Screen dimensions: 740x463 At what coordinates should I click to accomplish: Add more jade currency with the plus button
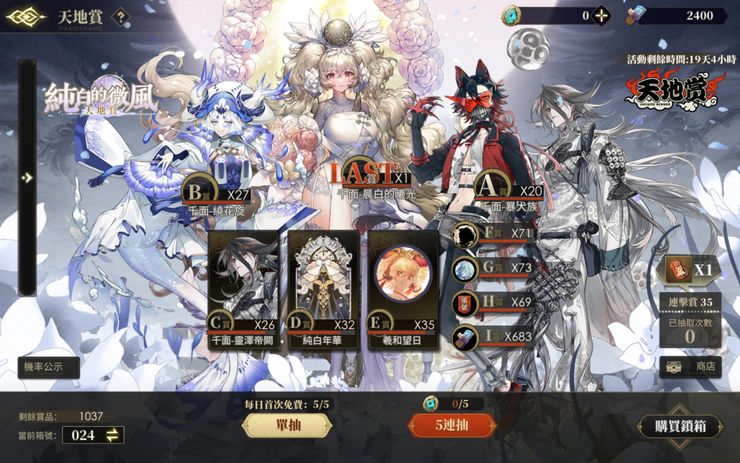[x=600, y=16]
